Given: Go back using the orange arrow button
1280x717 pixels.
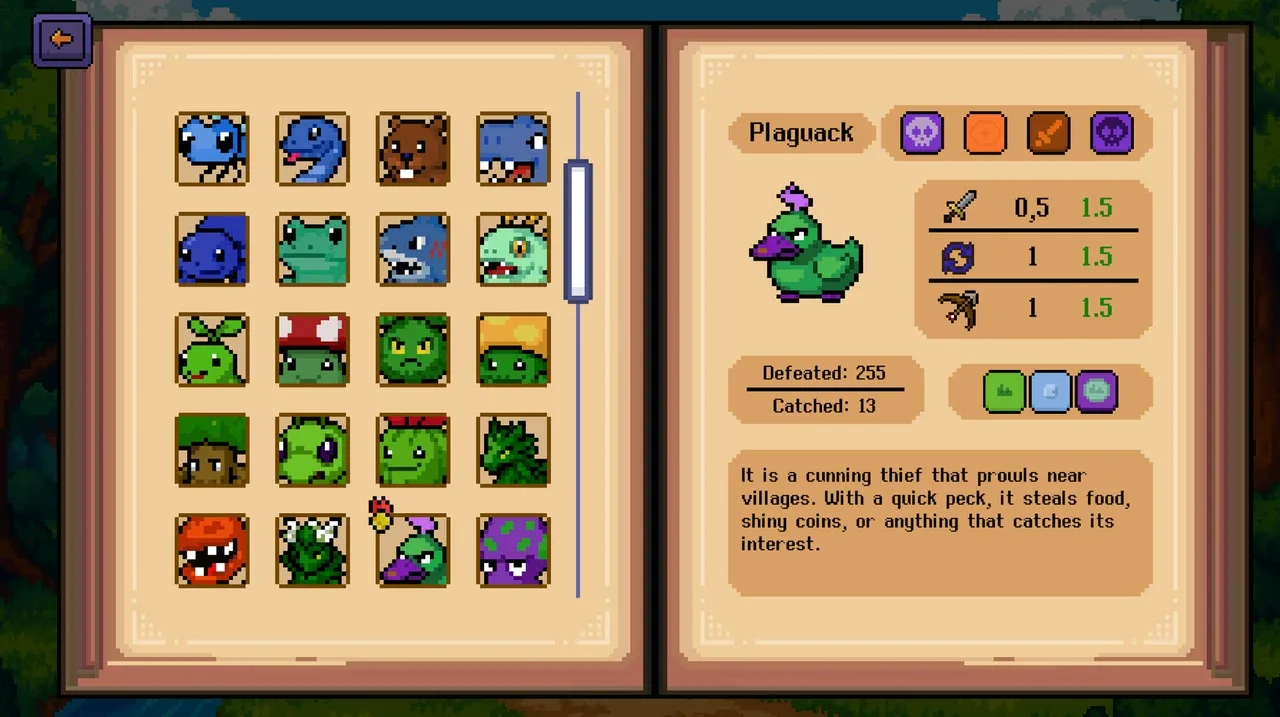Looking at the screenshot, I should [62, 40].
